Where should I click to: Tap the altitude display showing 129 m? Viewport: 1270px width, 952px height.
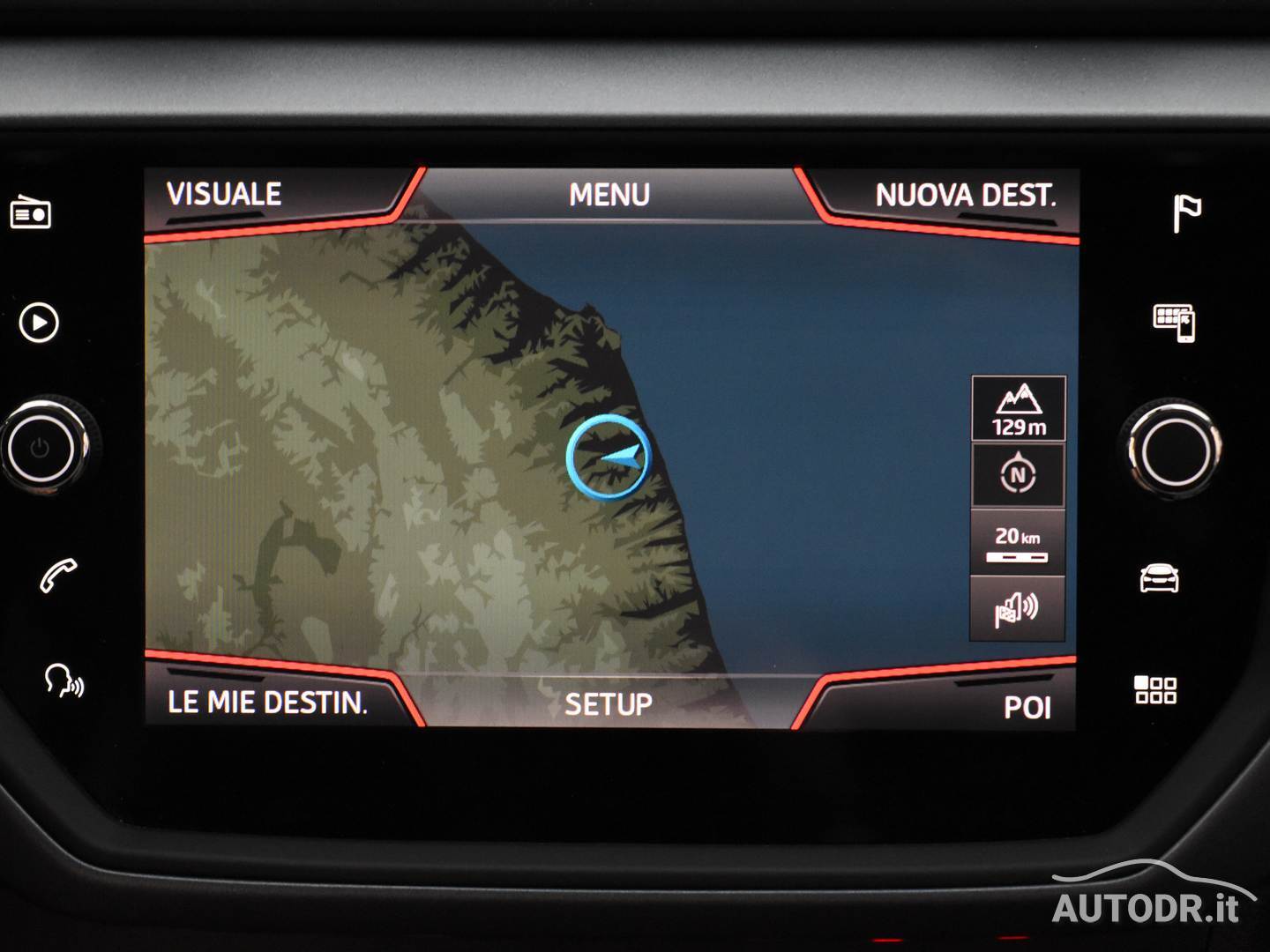coord(1018,405)
